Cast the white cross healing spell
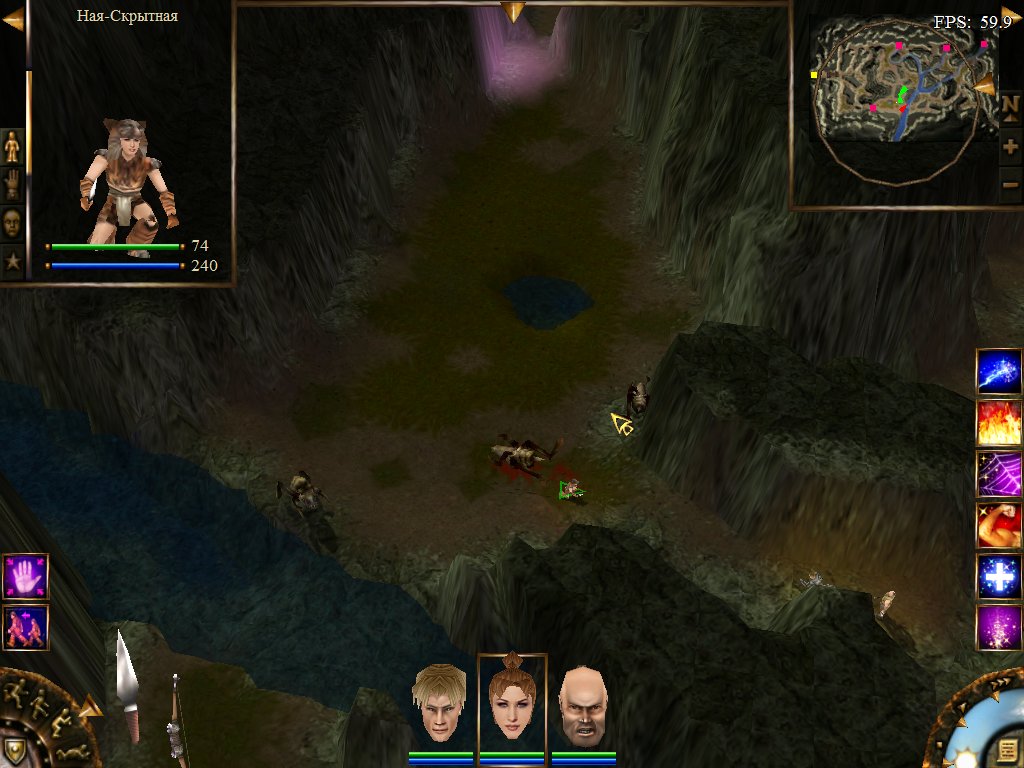 click(998, 577)
